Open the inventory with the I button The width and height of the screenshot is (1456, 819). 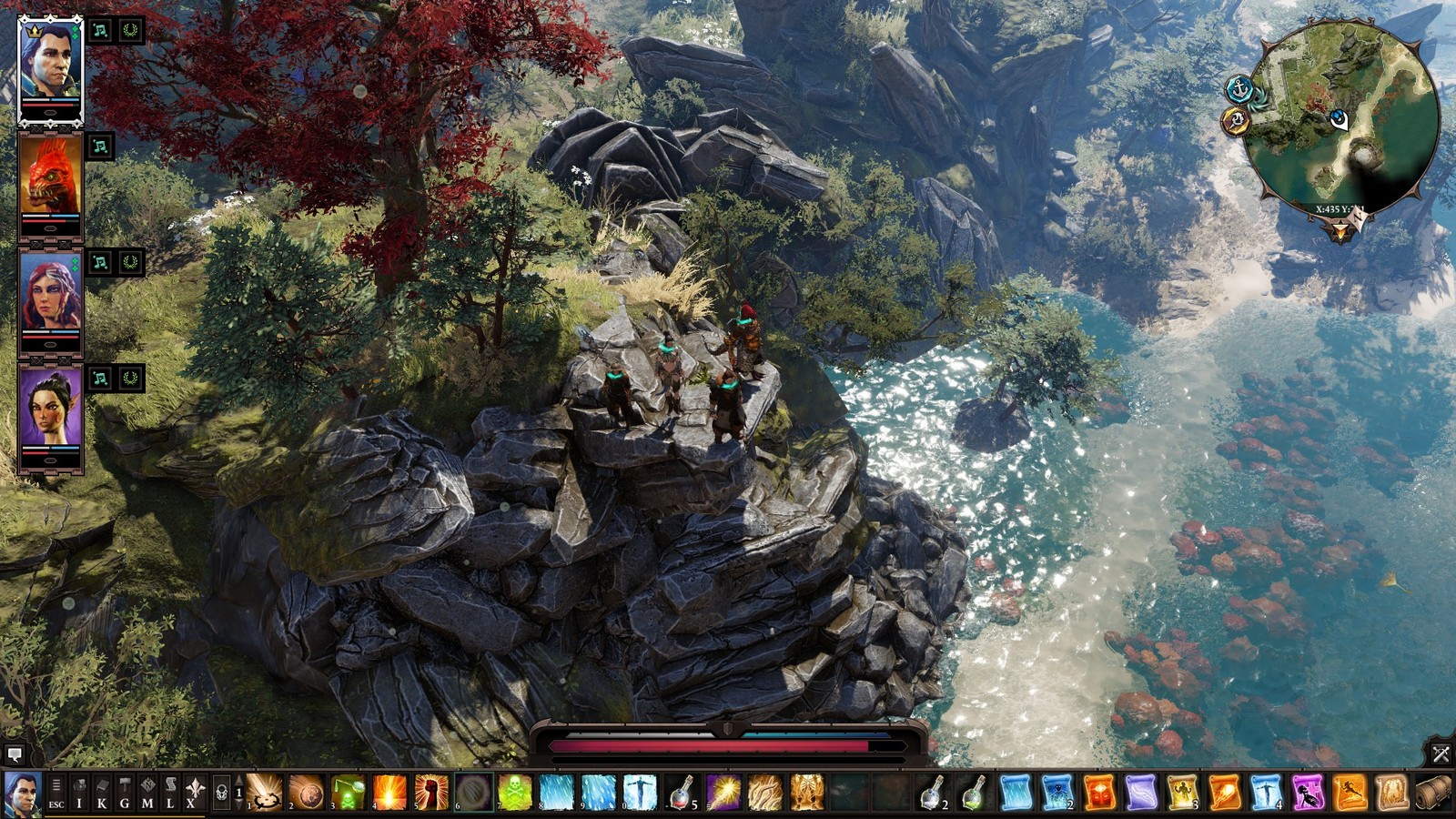click(x=79, y=794)
